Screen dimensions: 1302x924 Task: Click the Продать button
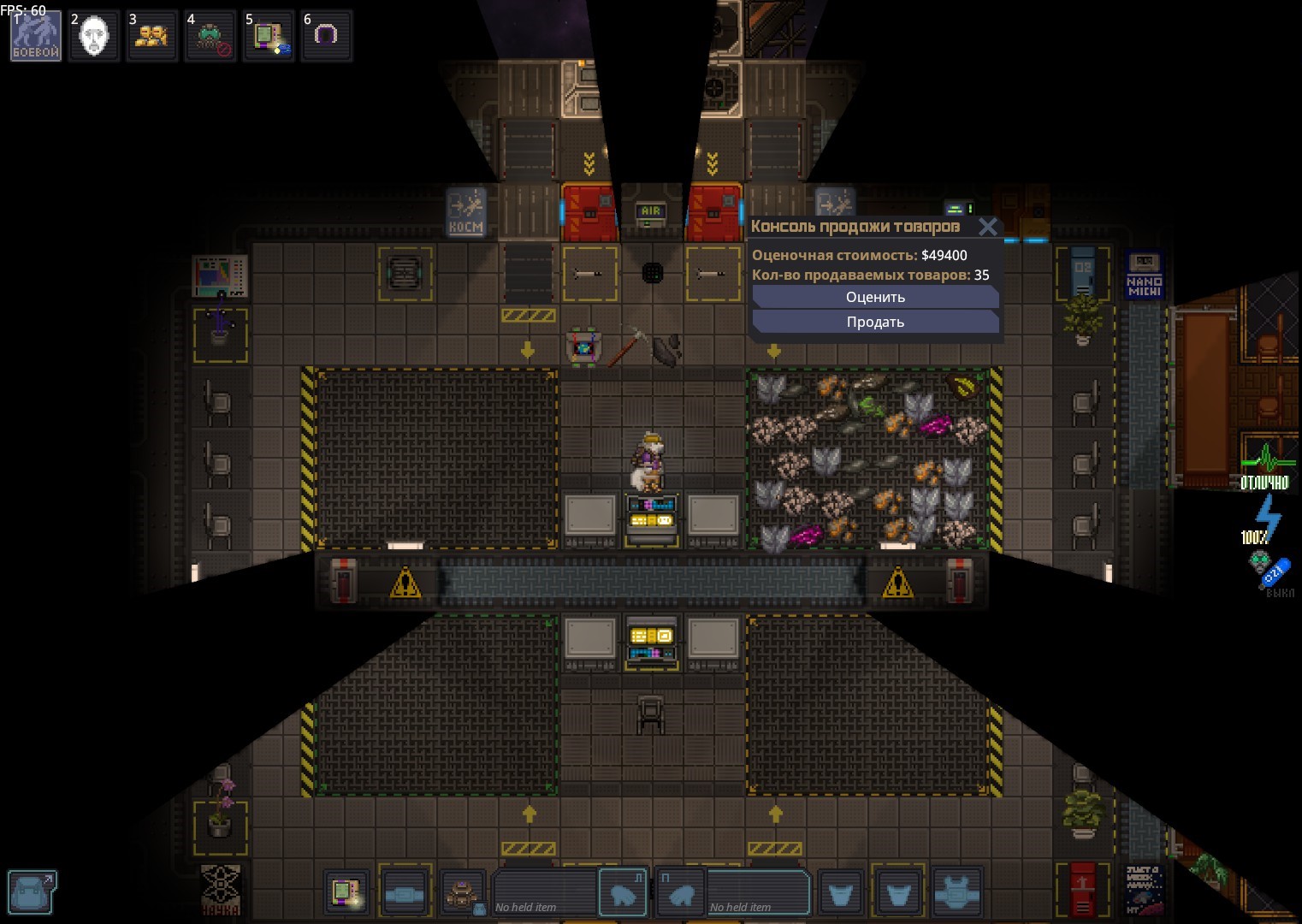click(875, 322)
